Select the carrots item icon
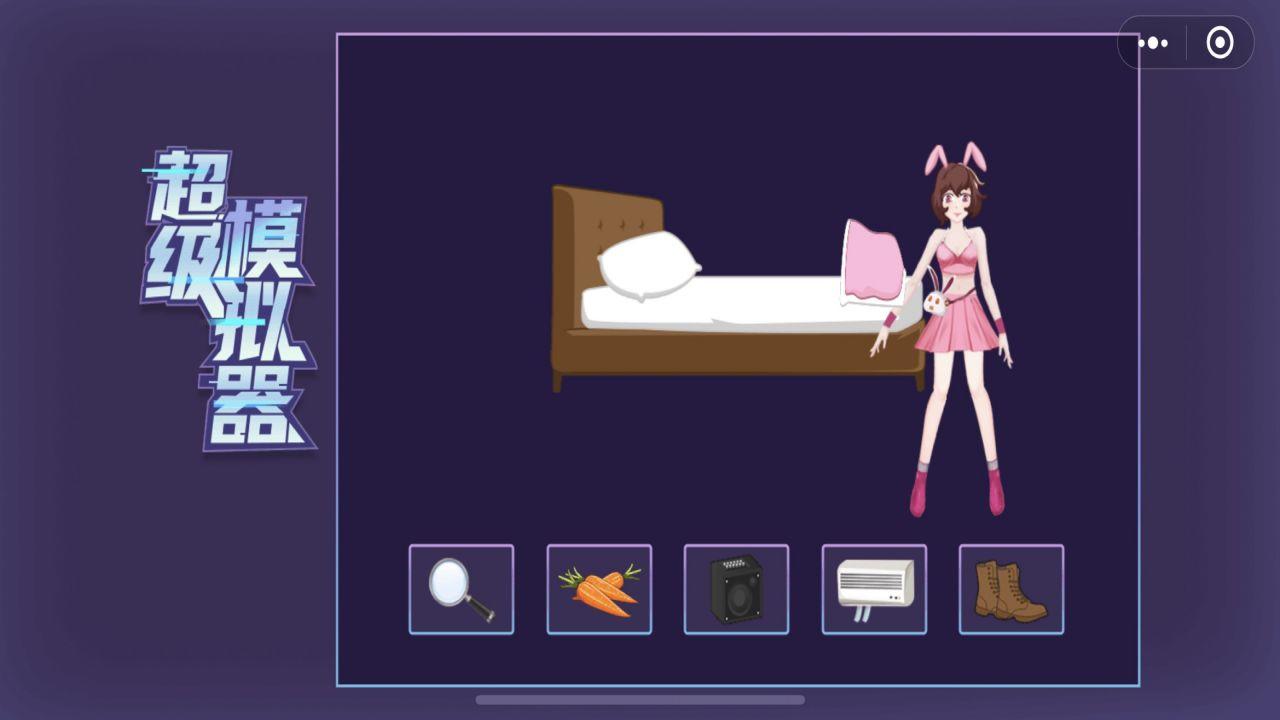 pos(599,588)
